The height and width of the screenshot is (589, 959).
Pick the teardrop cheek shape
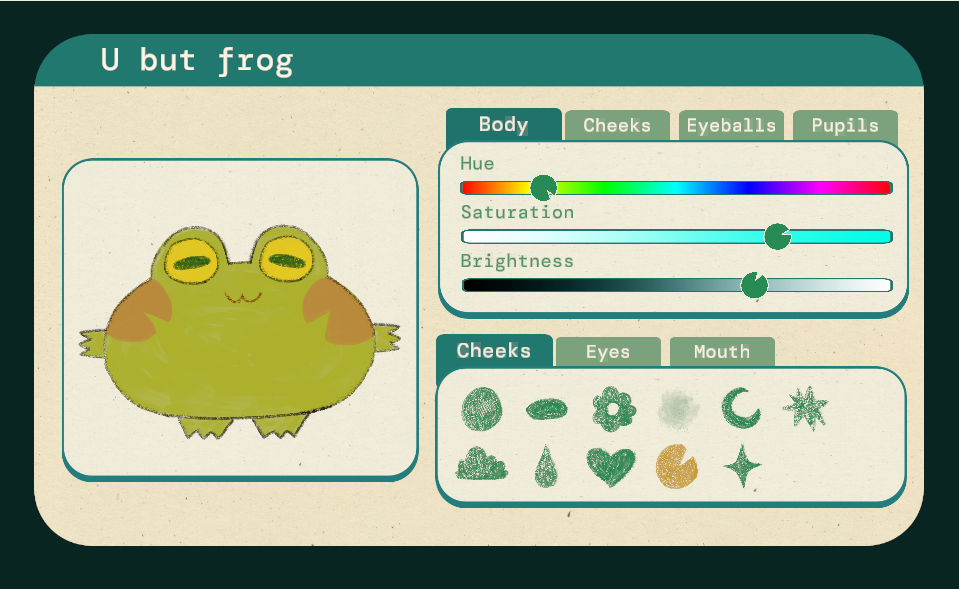(546, 467)
